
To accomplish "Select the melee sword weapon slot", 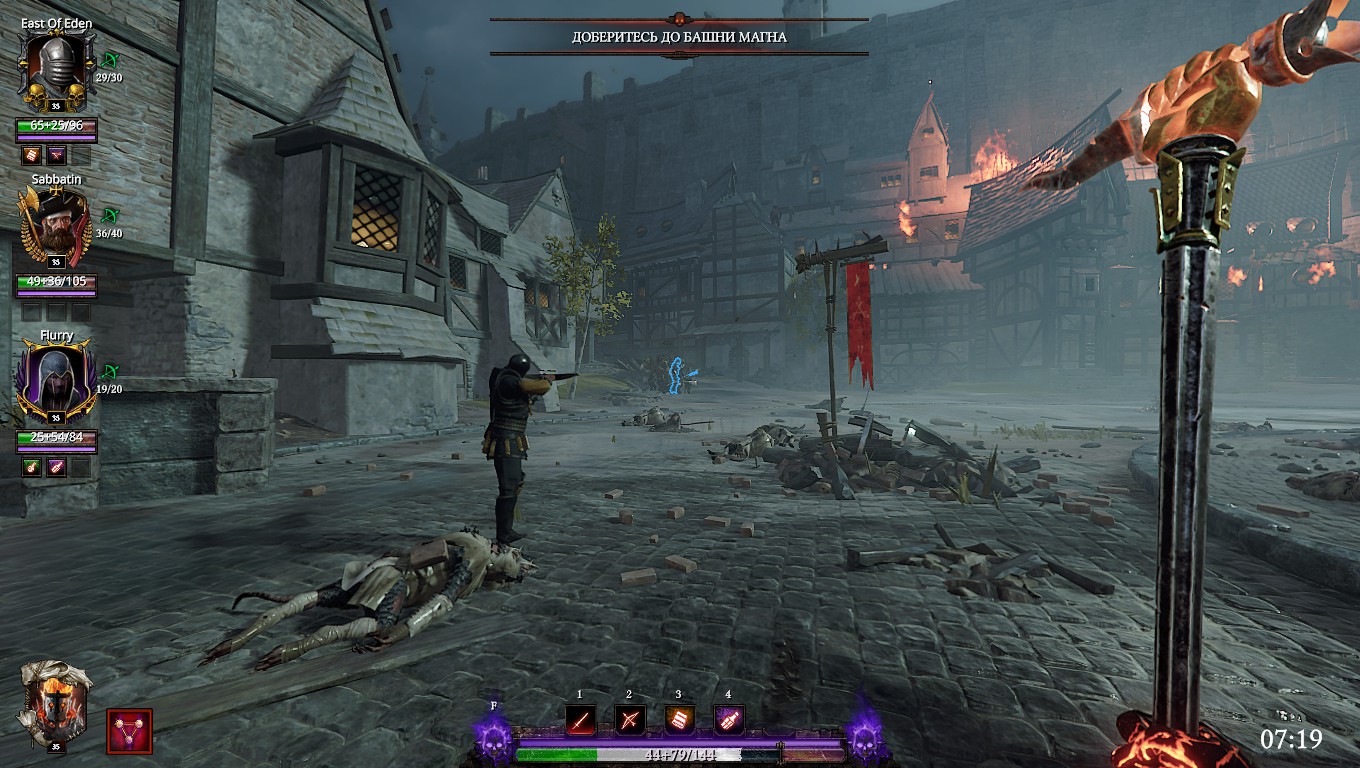I will point(581,719).
